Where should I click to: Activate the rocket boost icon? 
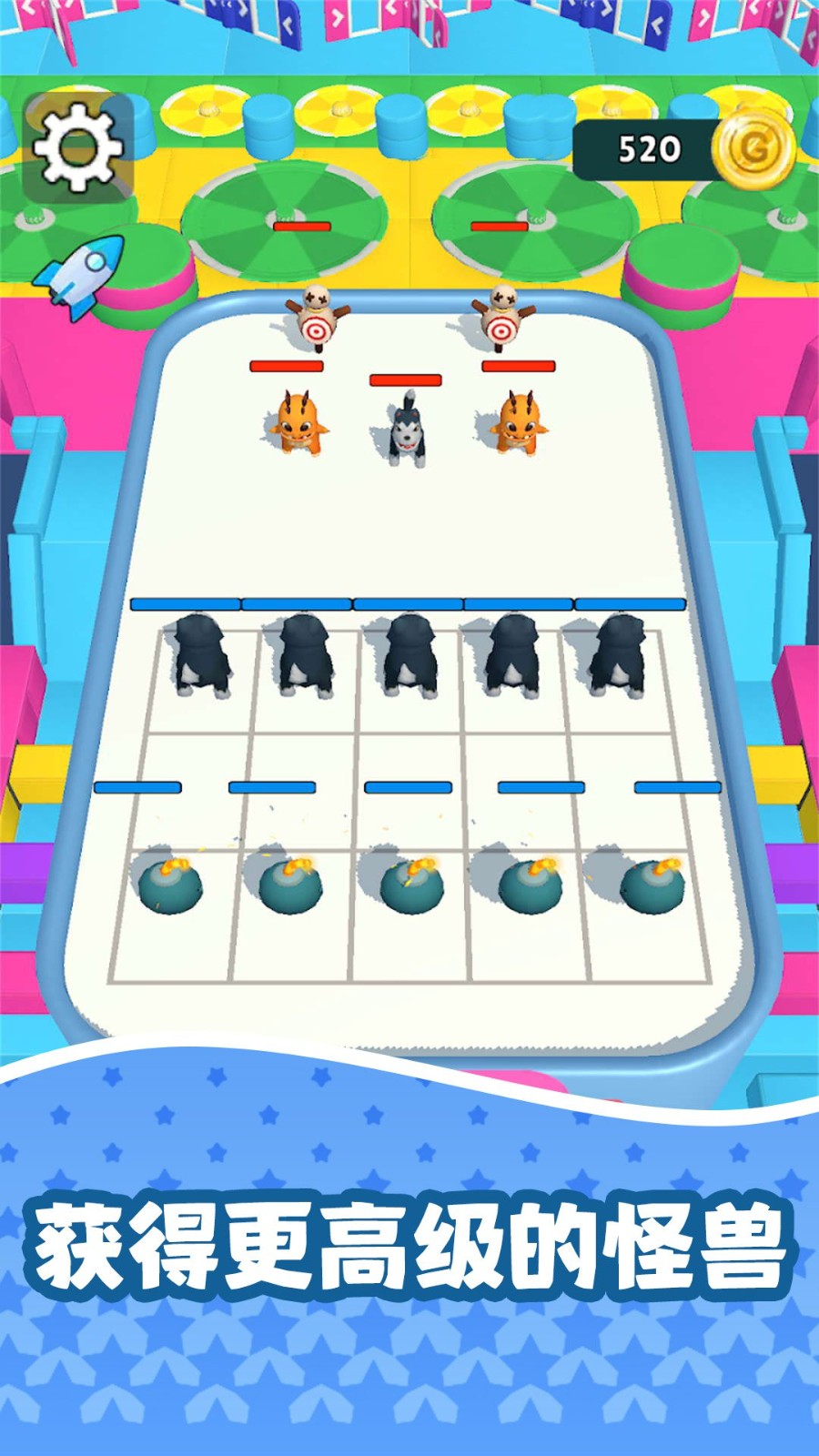[80, 274]
